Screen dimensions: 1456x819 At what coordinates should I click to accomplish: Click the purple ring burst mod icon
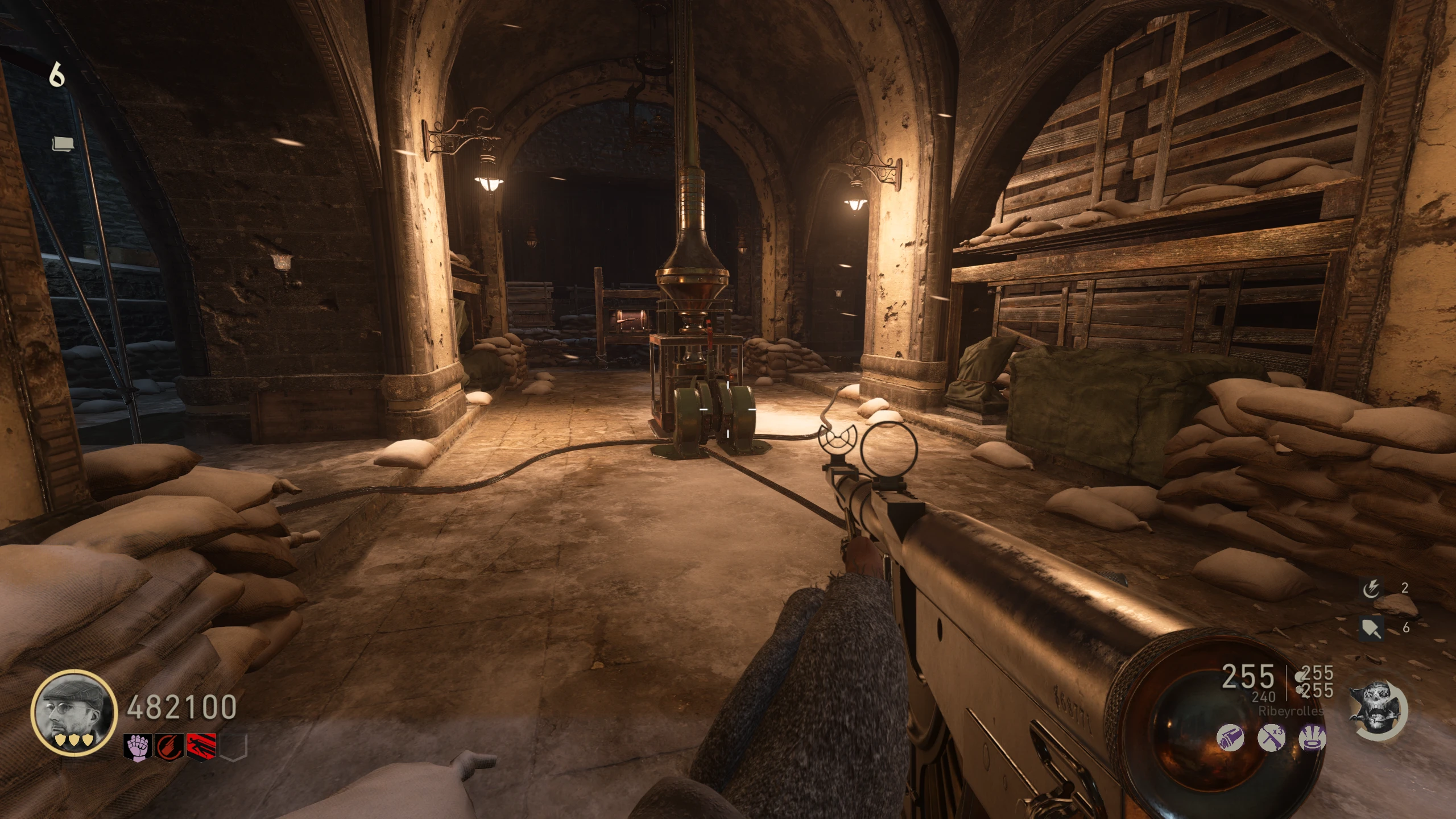click(1313, 739)
